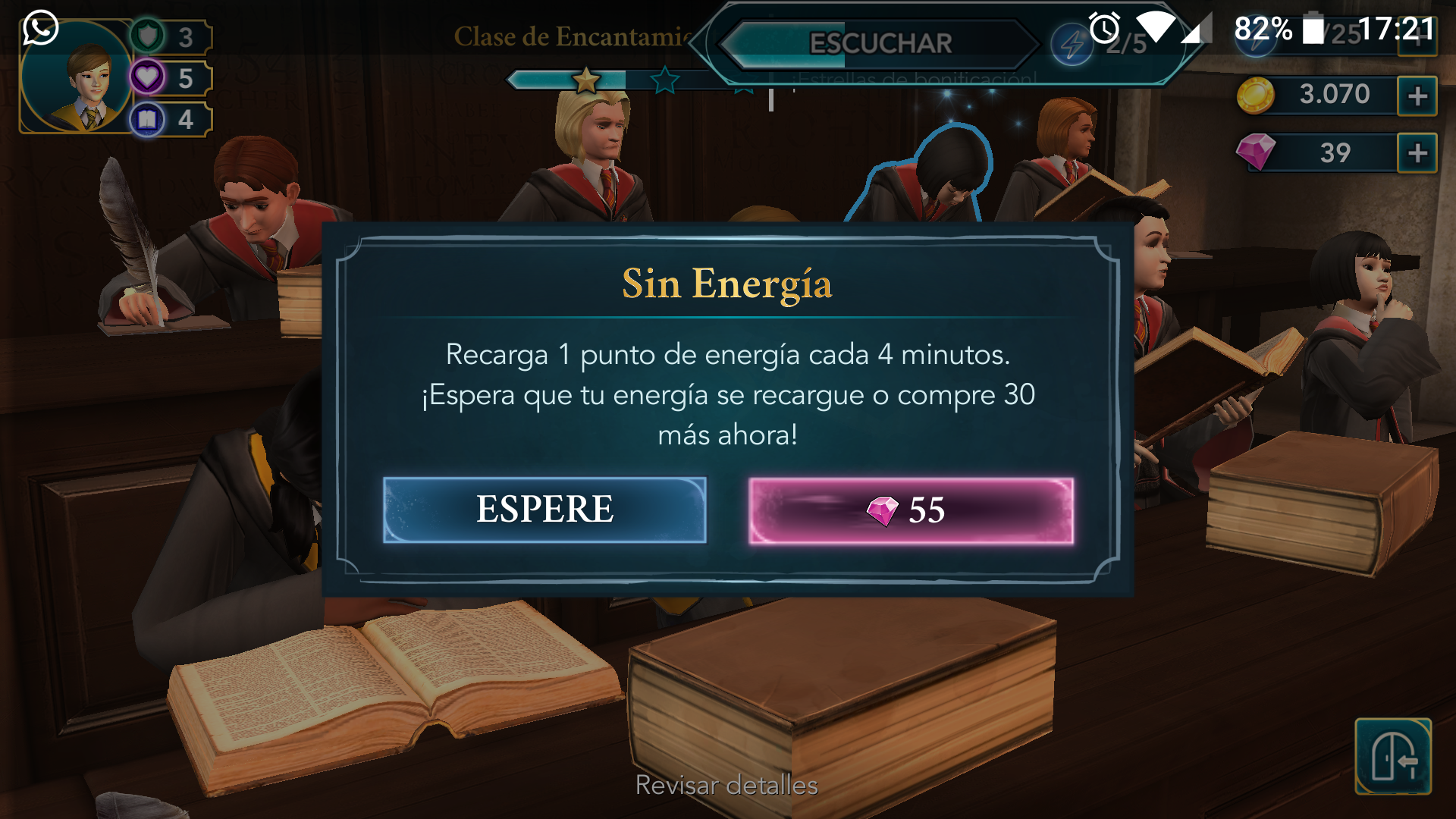Select the ESCUCHAR action banner

880,43
